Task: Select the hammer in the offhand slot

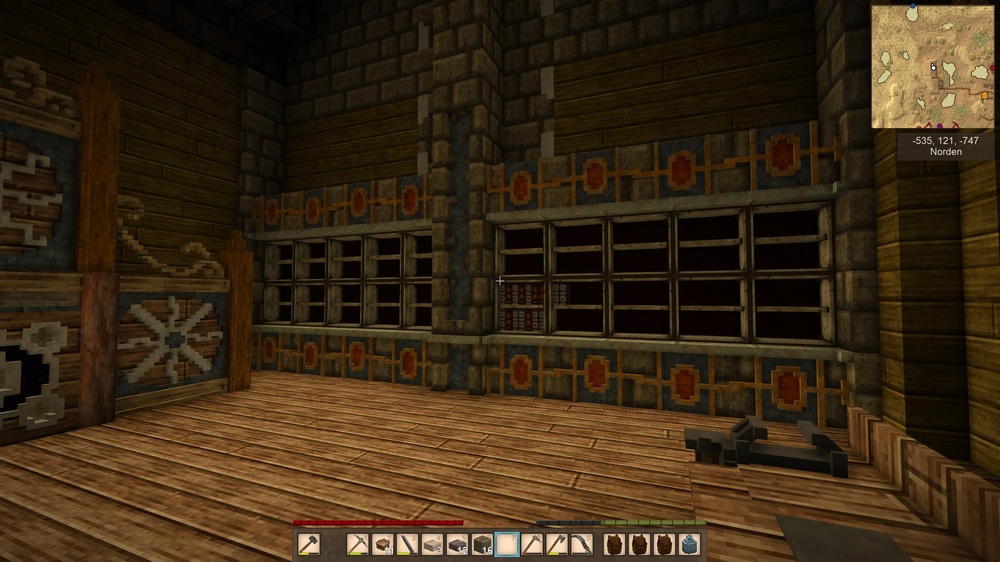Action: [309, 544]
